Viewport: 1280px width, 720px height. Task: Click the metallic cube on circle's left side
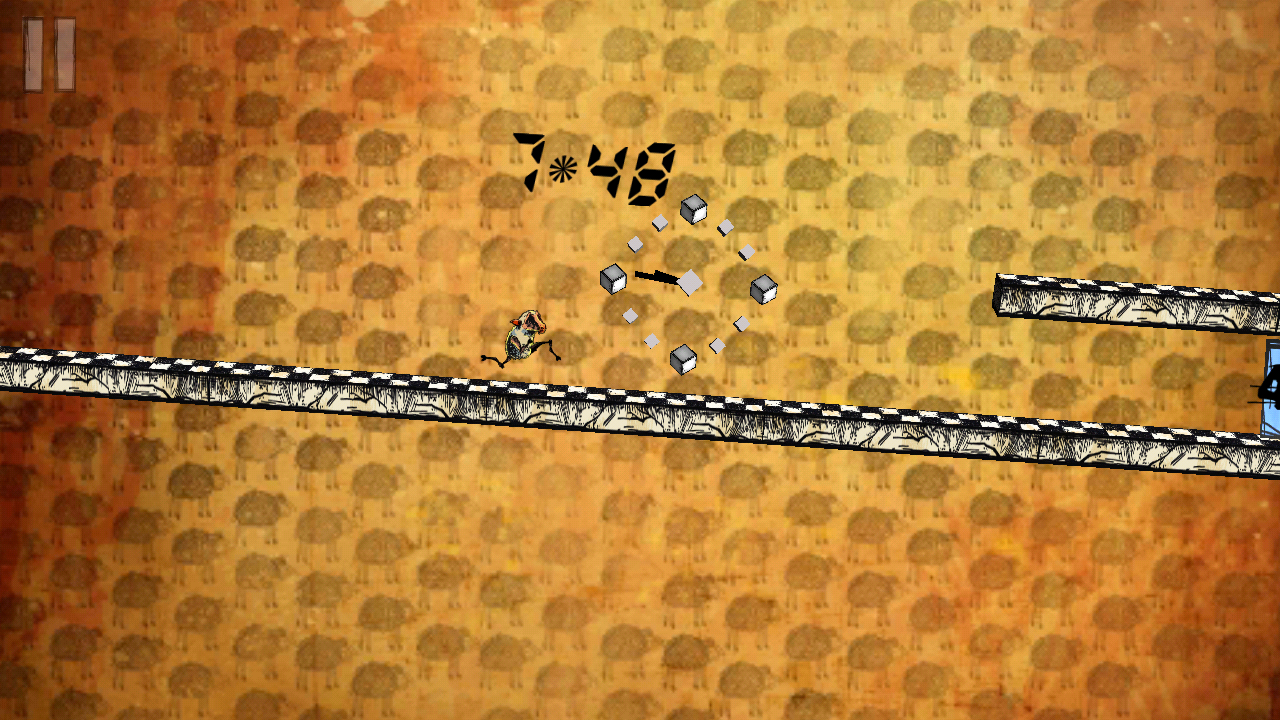(x=612, y=278)
